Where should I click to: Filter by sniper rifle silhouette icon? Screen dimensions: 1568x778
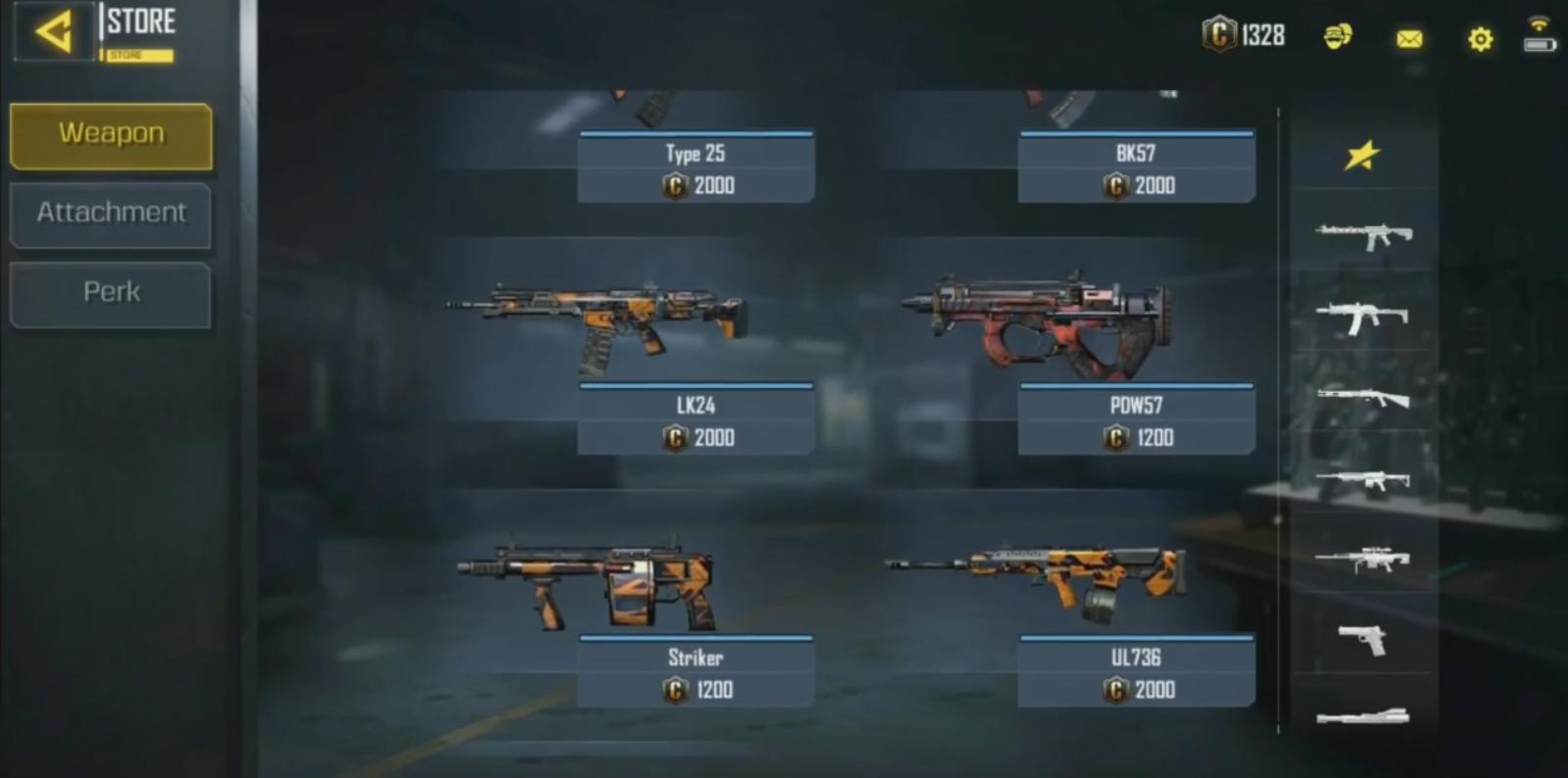coord(1362,559)
